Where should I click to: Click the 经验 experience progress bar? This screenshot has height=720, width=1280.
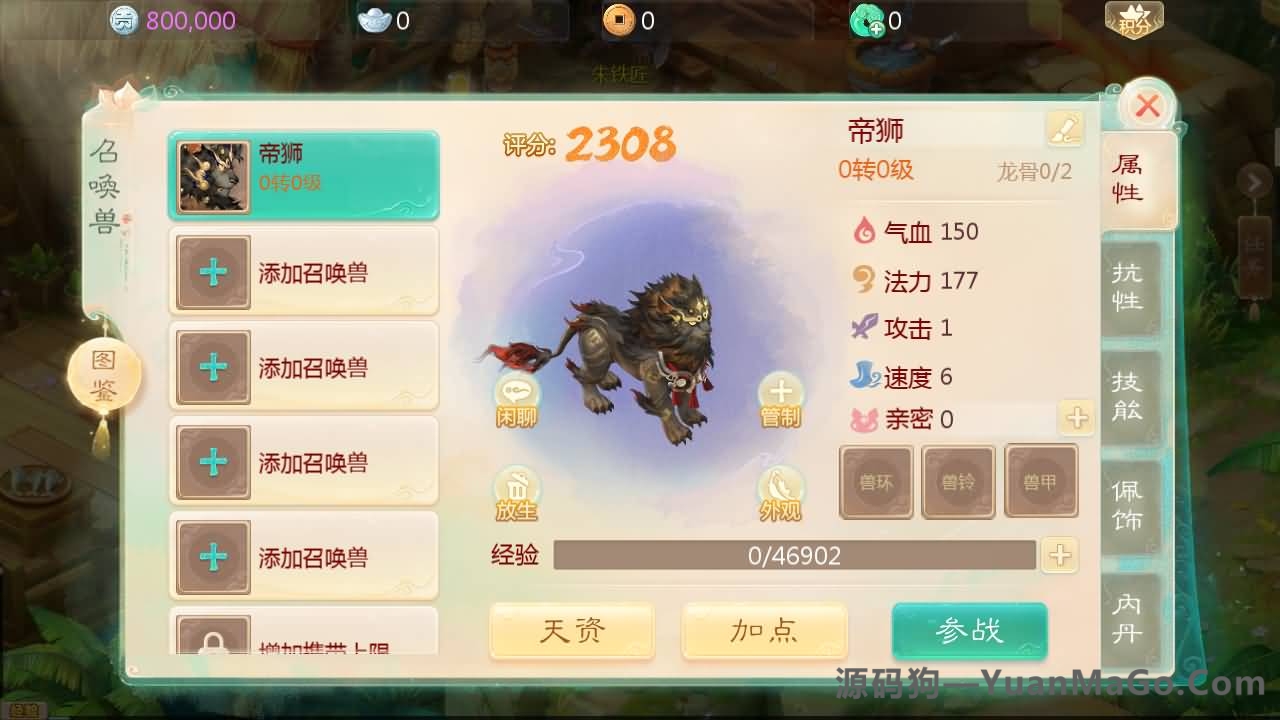(795, 556)
